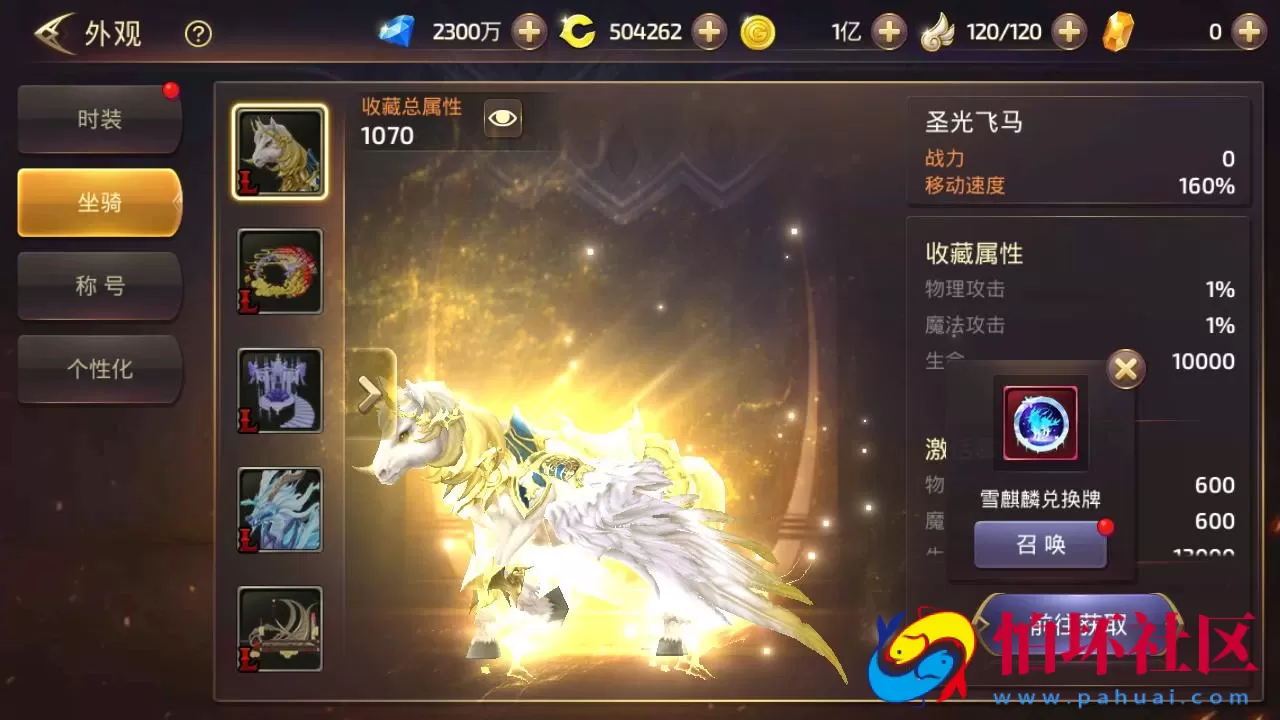The image size is (1280, 720).
Task: Open the 个性化 tab
Action: (99, 370)
